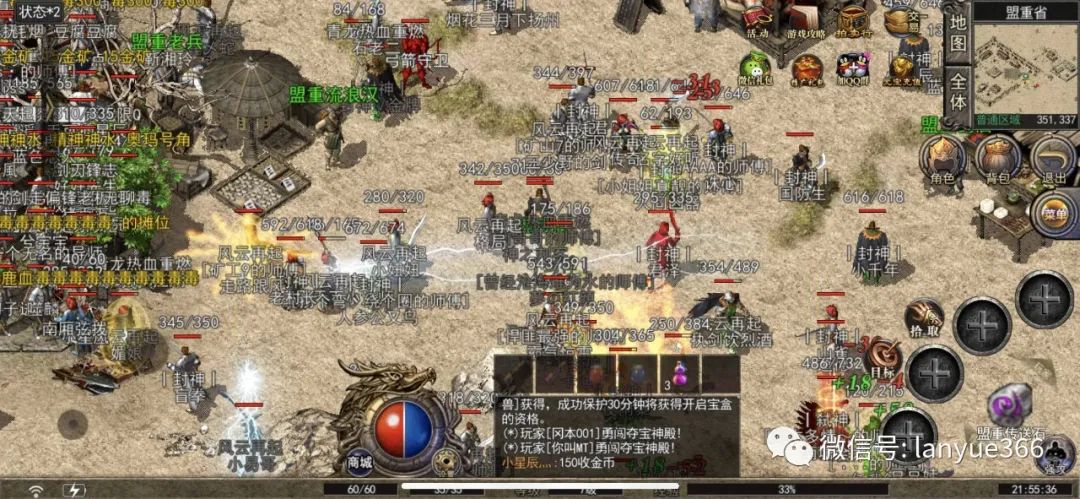
Task: Open the 商城 shop button
Action: (x=359, y=462)
